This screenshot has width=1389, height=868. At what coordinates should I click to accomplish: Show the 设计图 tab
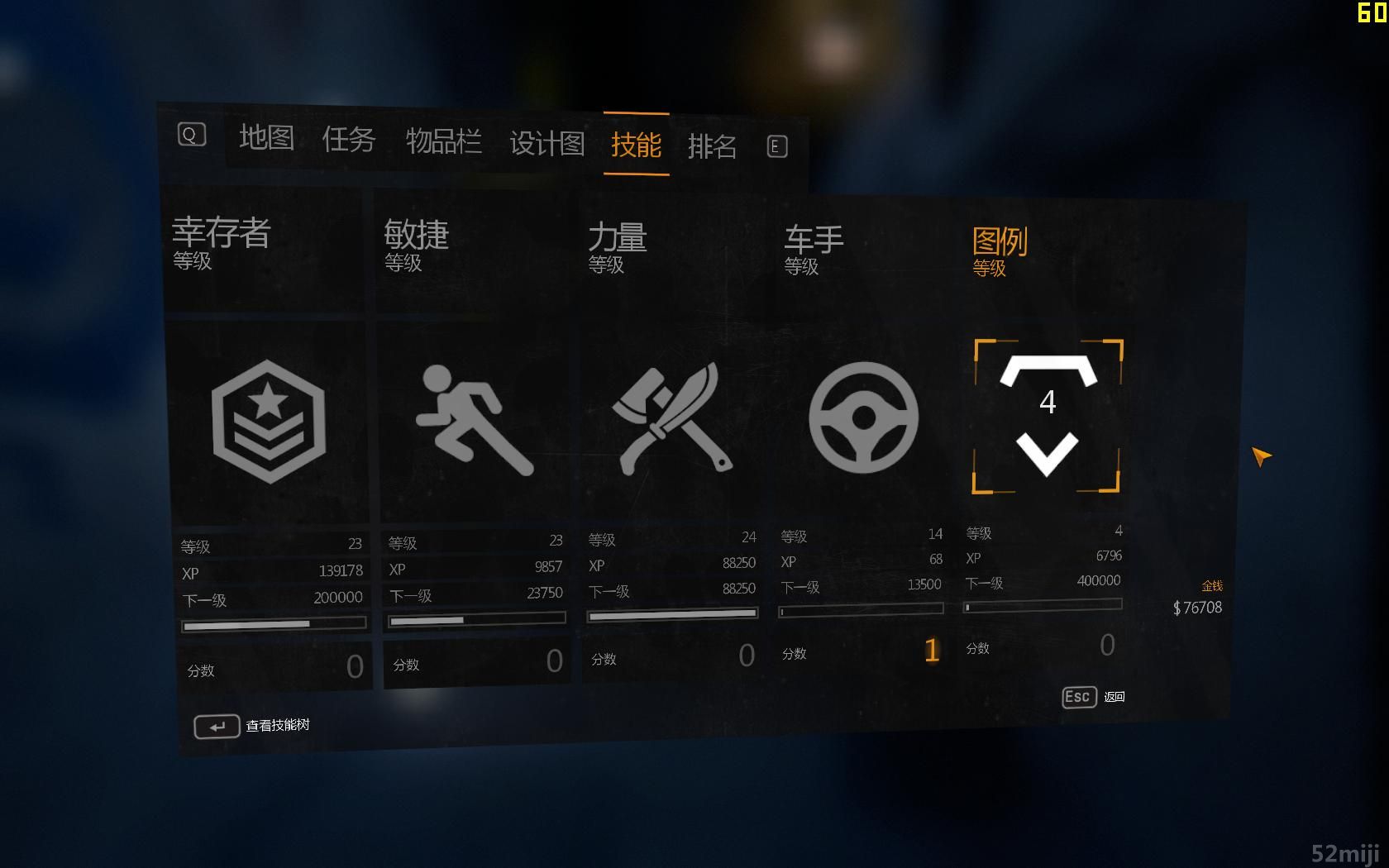click(x=547, y=144)
